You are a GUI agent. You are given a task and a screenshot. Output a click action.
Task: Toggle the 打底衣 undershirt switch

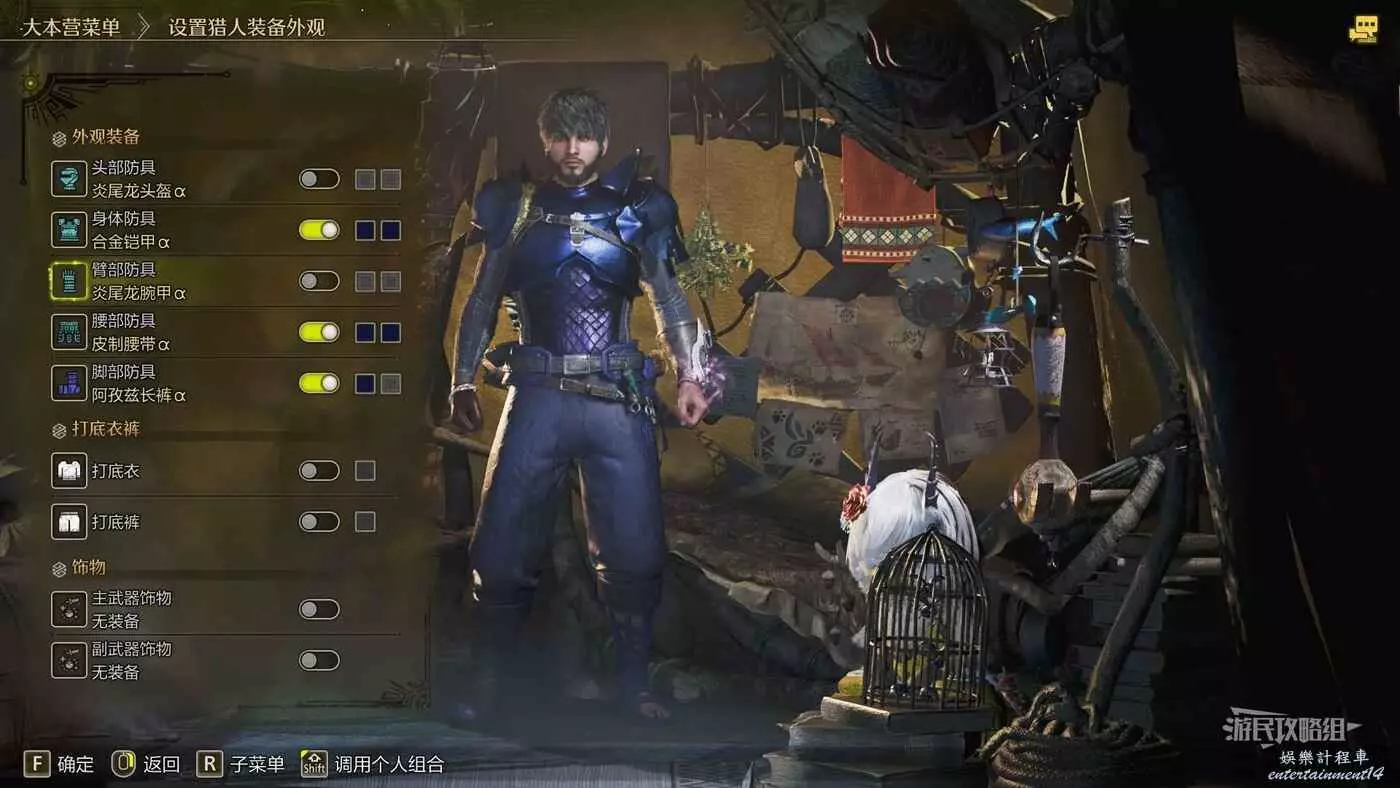pyautogui.click(x=319, y=470)
